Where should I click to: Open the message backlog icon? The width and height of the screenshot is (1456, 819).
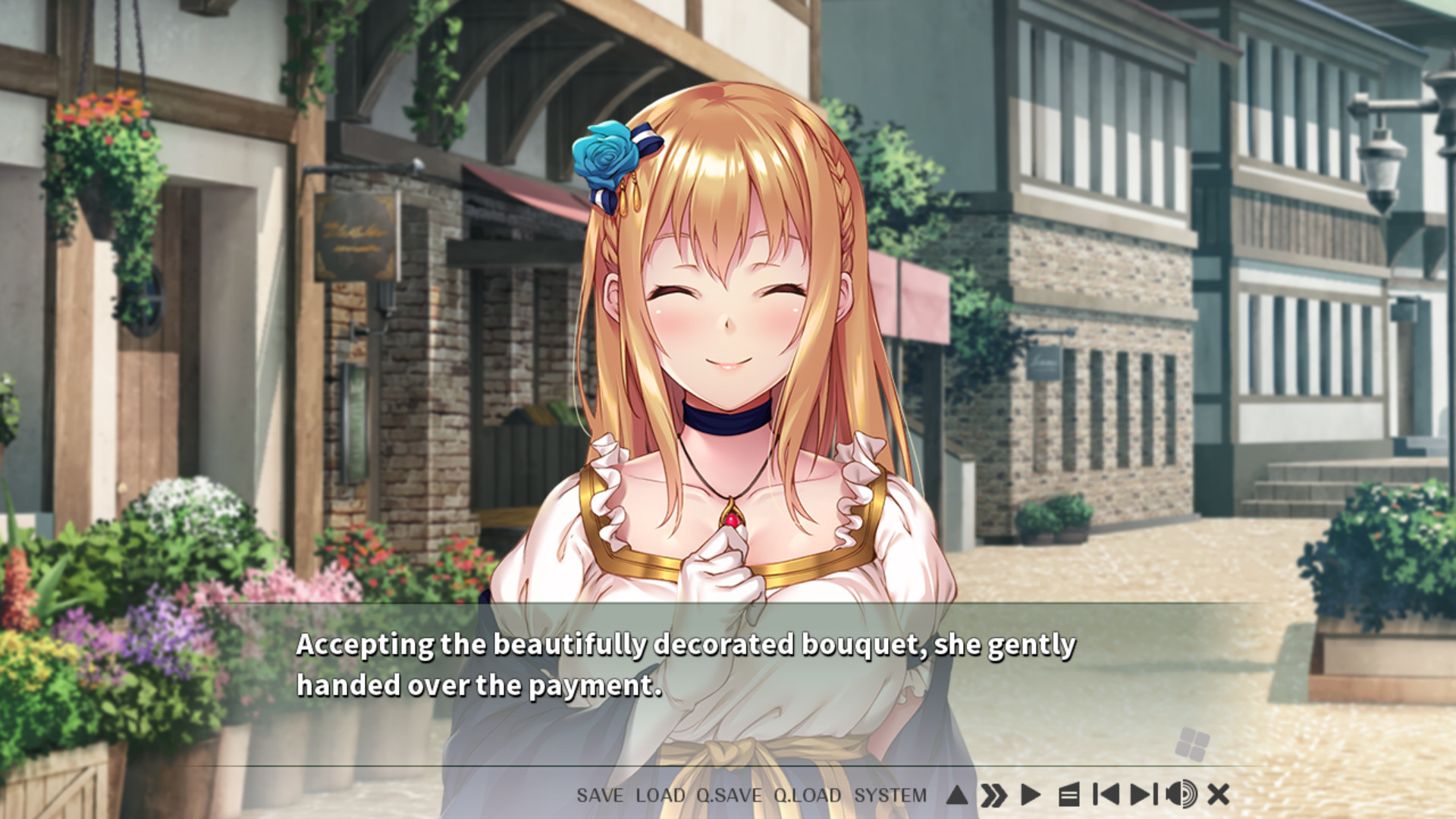tap(1068, 795)
